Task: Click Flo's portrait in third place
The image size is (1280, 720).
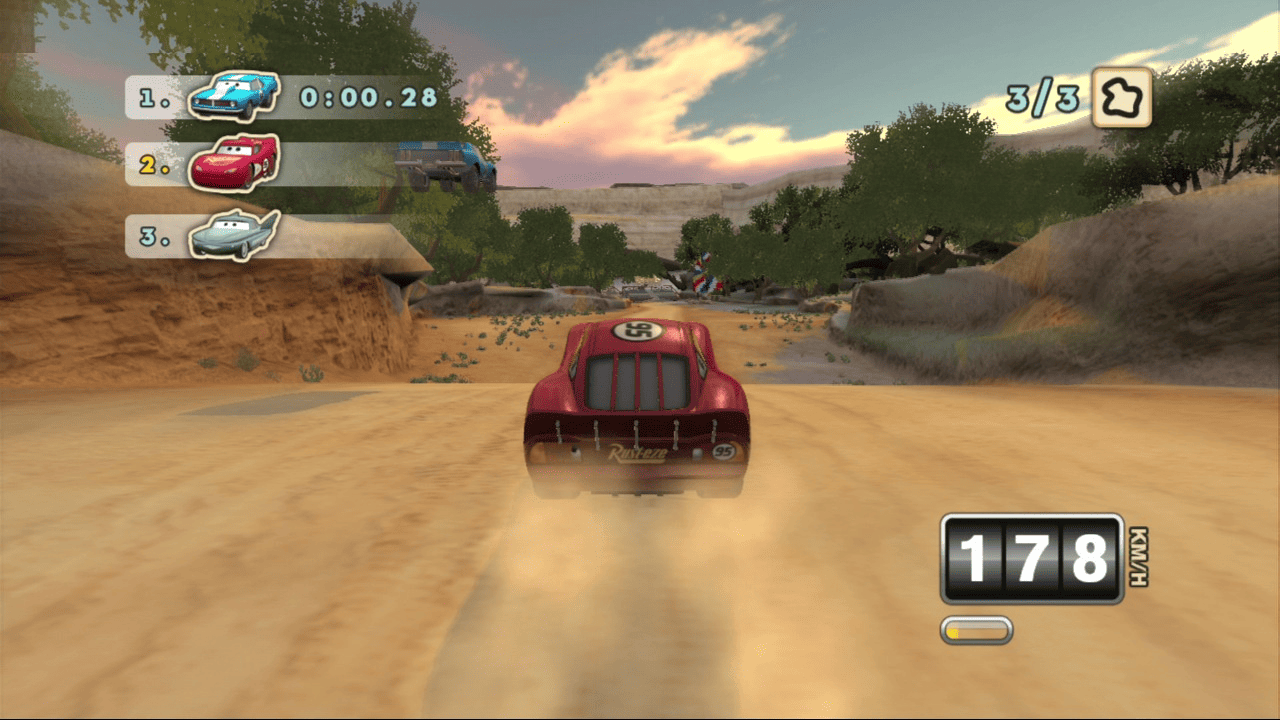Action: click(x=233, y=233)
